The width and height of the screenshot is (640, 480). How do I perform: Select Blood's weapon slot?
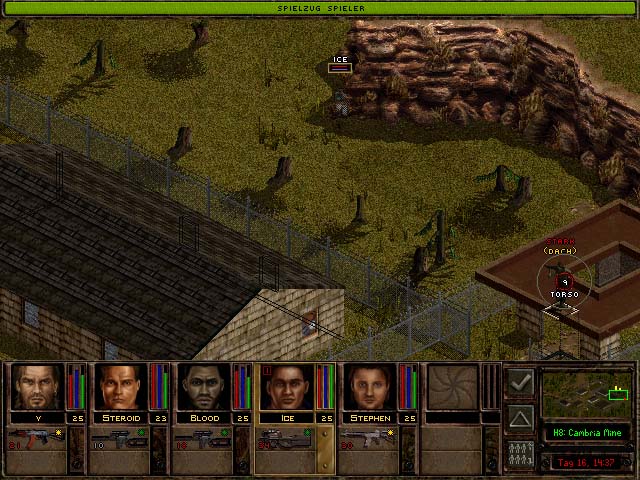[x=202, y=438]
